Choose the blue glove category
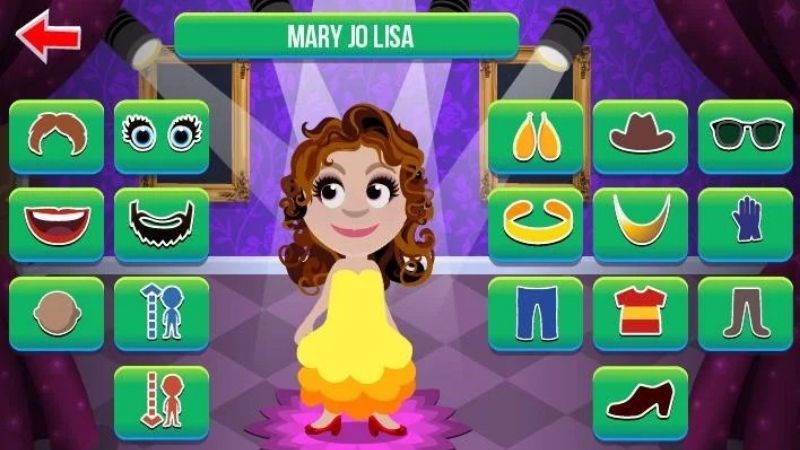800x450 pixels. click(x=745, y=225)
